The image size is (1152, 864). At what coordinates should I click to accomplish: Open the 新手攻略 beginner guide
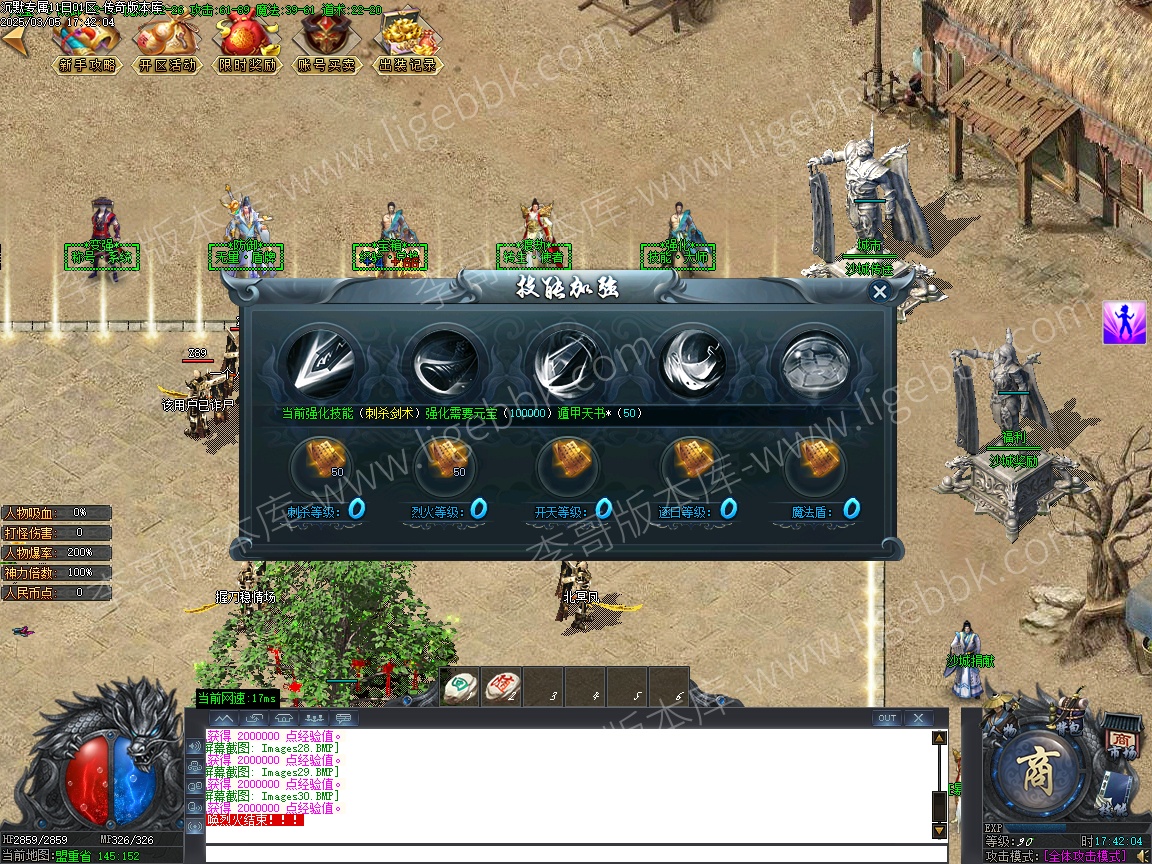(87, 43)
